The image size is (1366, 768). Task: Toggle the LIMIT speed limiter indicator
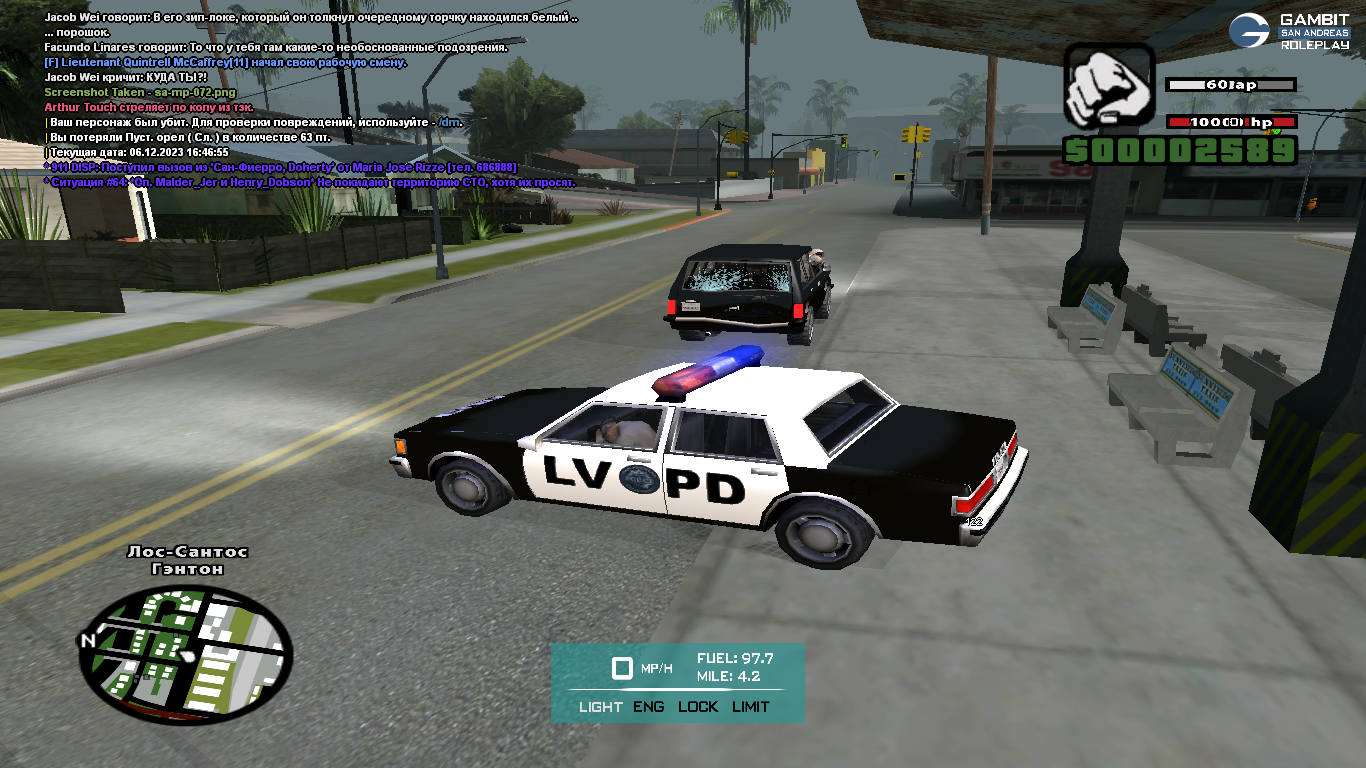click(x=750, y=707)
